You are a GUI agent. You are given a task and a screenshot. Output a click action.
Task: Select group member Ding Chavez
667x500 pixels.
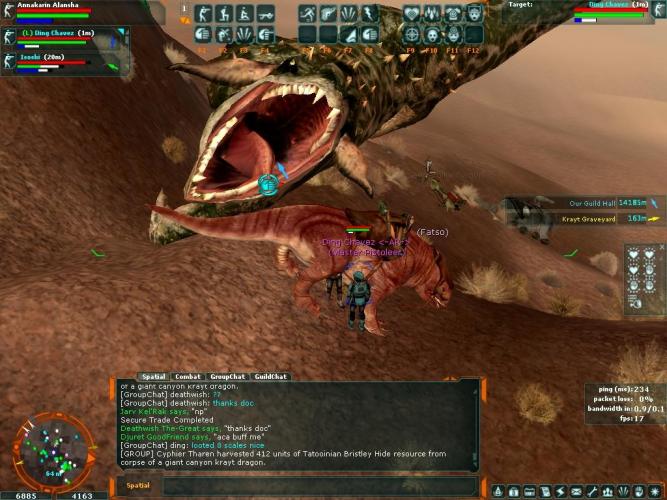click(x=60, y=34)
